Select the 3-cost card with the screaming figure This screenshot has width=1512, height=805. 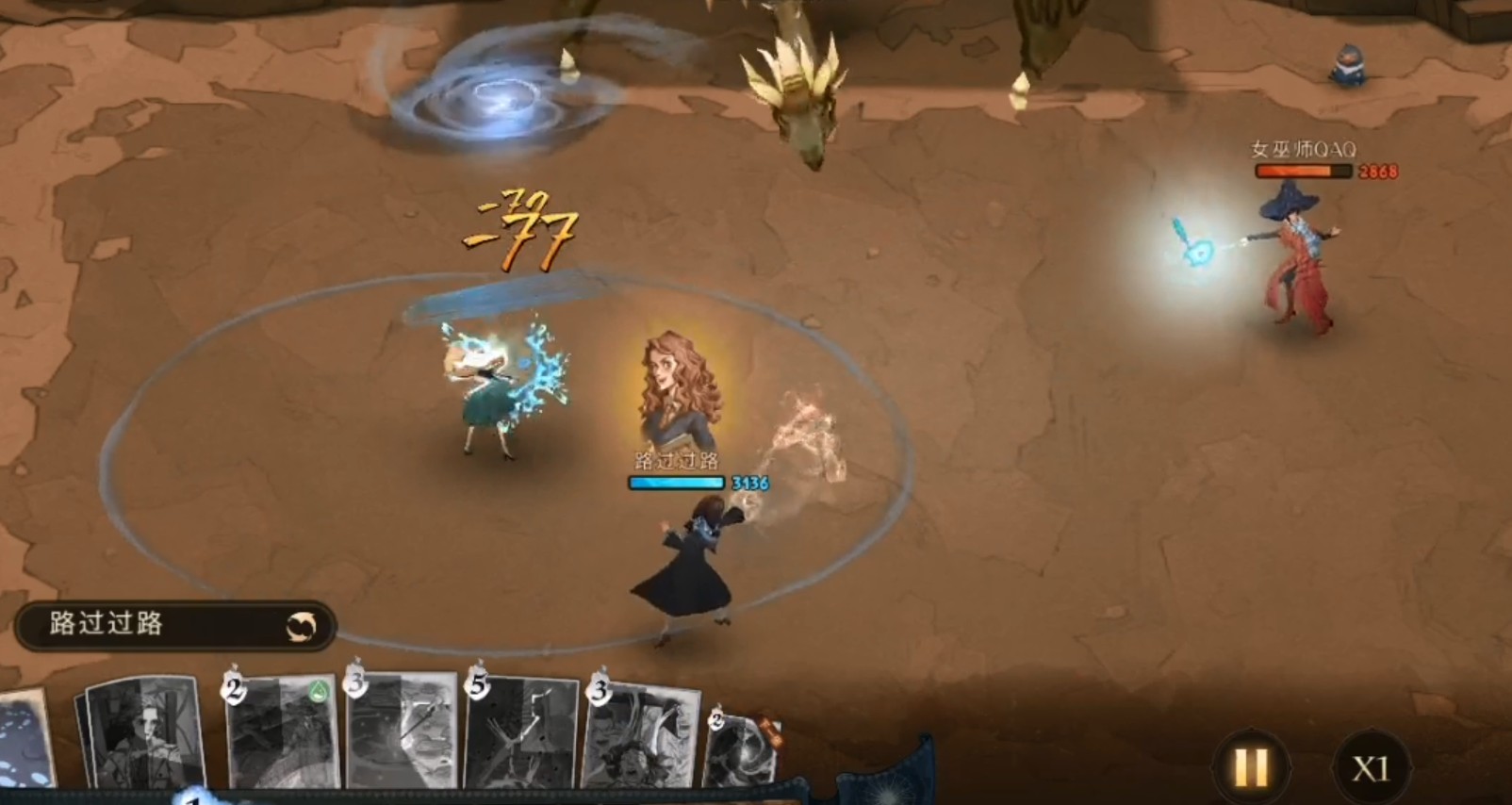click(643, 735)
